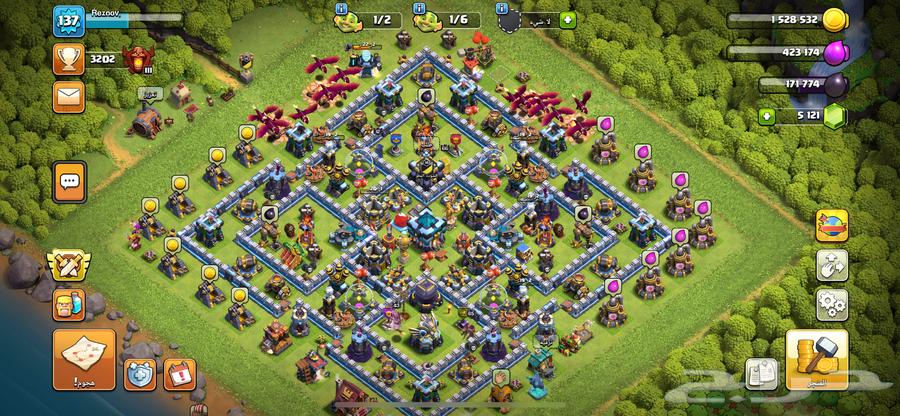900x416 pixels.
Task: Open the Attack map button
Action: point(84,360)
